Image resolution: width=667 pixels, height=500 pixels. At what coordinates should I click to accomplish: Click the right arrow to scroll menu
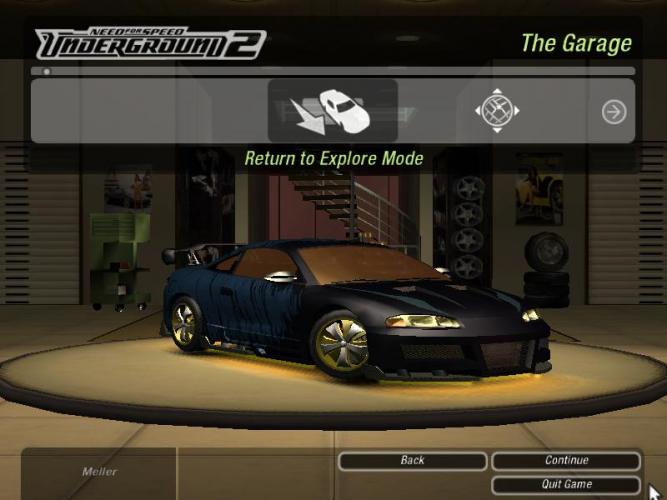click(x=614, y=112)
